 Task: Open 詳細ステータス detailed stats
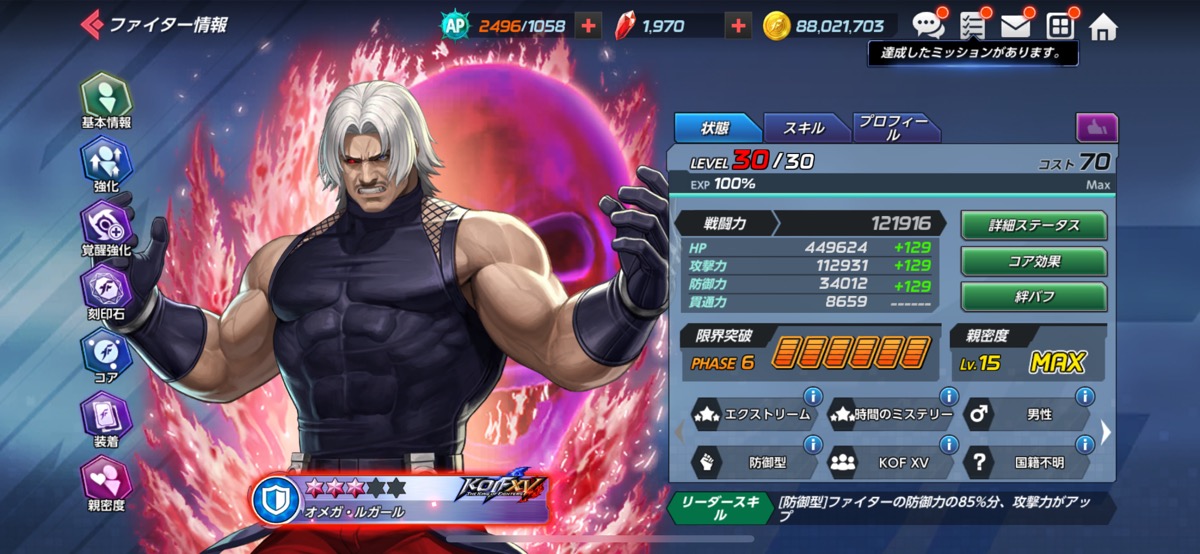tap(1033, 225)
